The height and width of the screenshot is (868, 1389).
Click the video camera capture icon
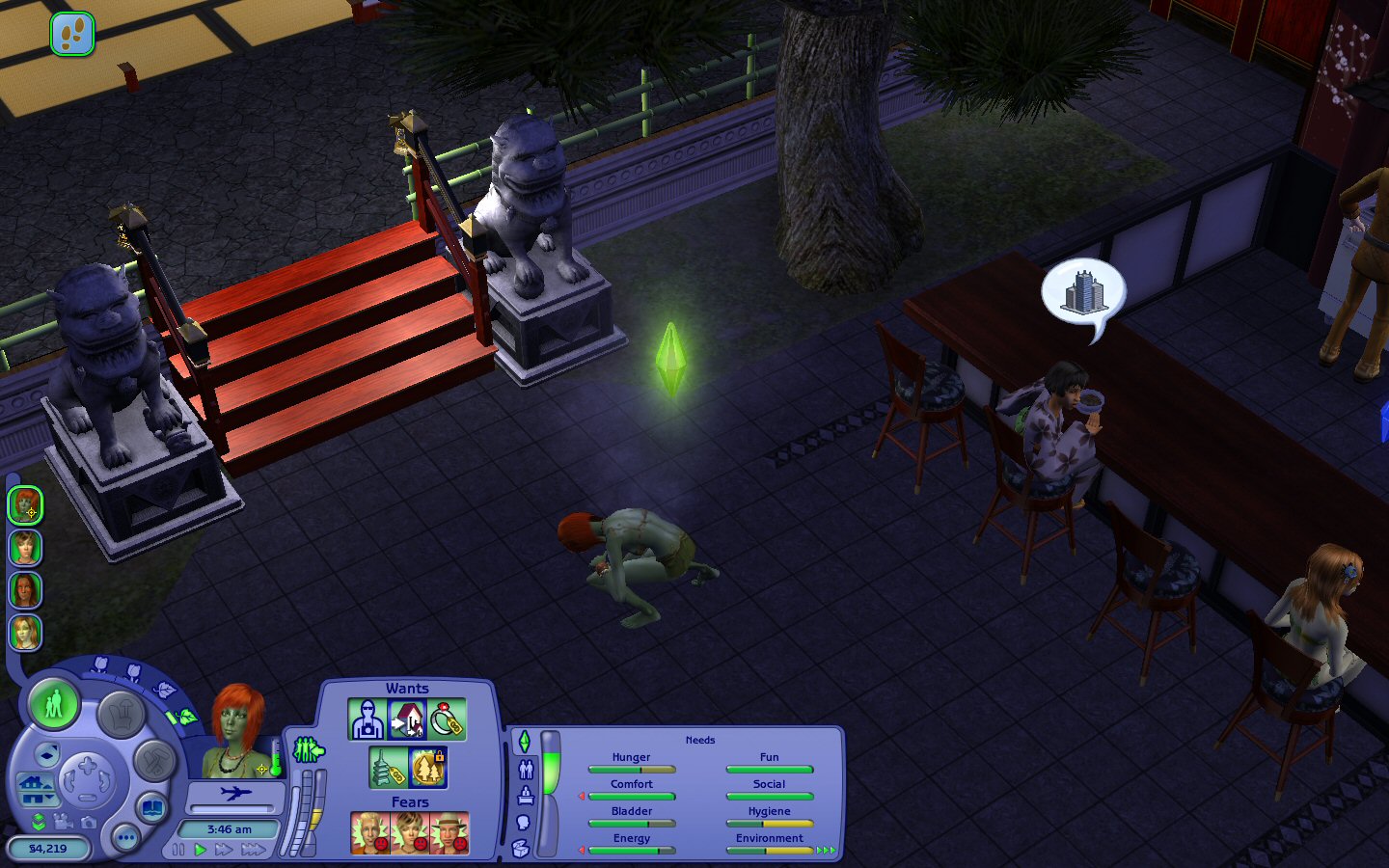(x=63, y=822)
